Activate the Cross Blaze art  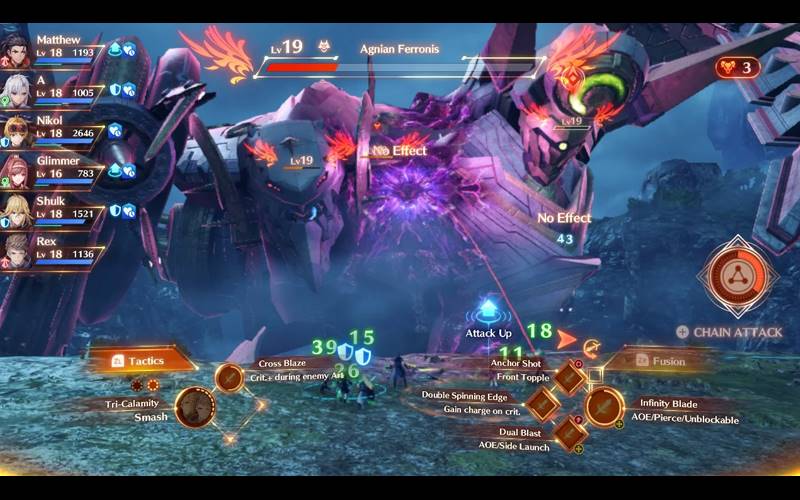[x=231, y=377]
